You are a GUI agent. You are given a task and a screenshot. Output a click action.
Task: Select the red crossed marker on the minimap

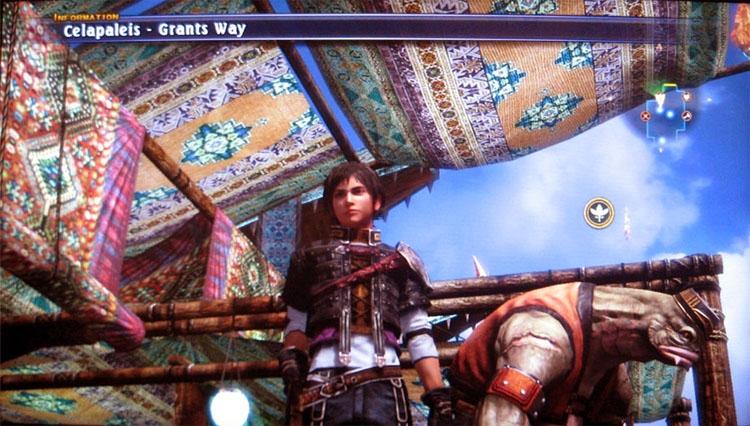click(x=646, y=115)
